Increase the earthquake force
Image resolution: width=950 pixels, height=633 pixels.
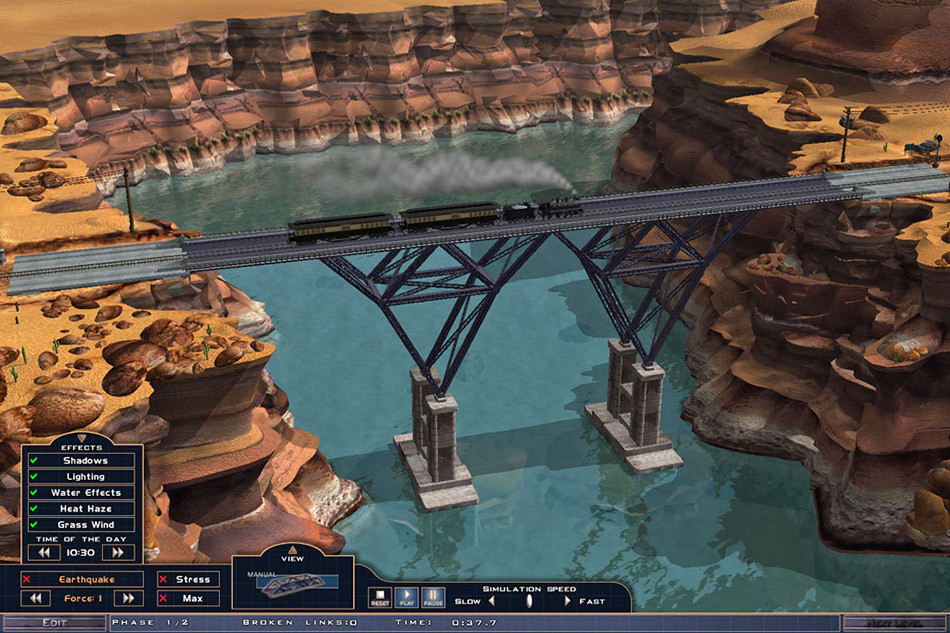click(128, 598)
